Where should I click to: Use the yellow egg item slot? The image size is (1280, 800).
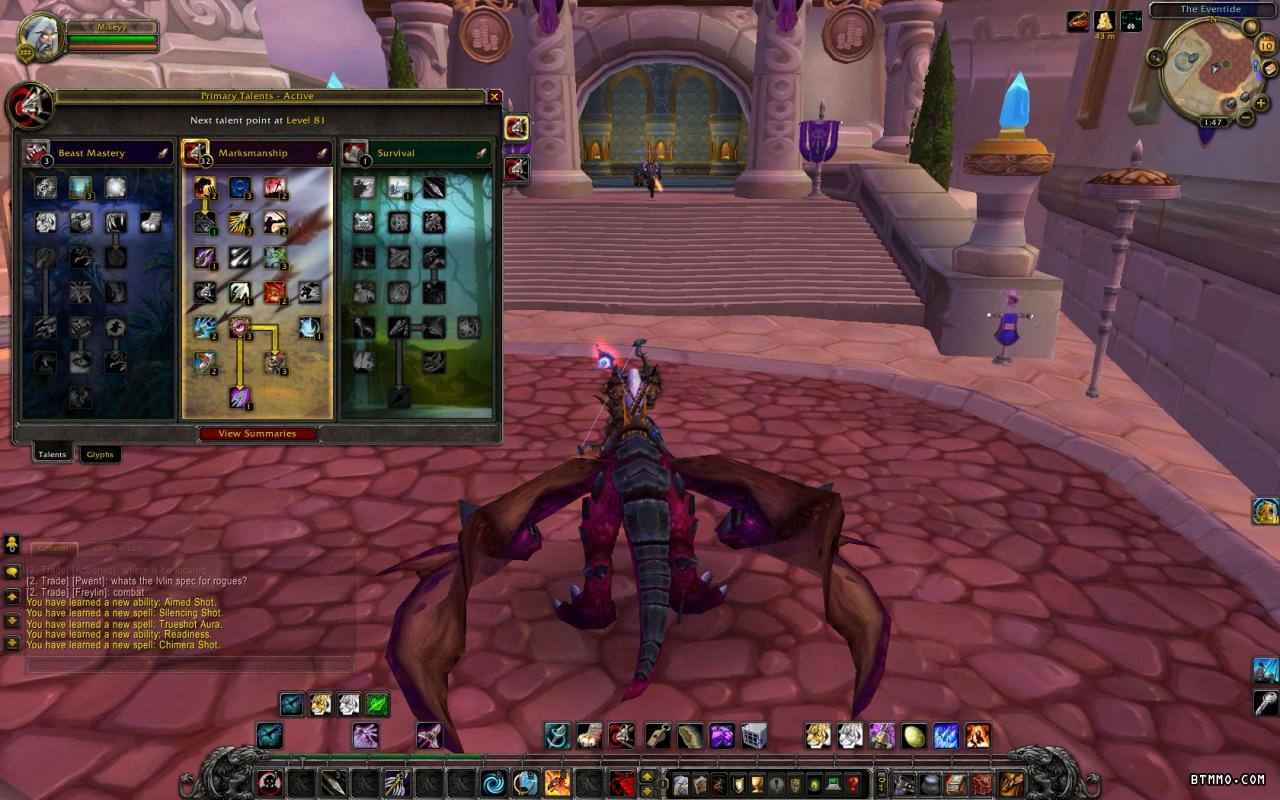click(914, 736)
